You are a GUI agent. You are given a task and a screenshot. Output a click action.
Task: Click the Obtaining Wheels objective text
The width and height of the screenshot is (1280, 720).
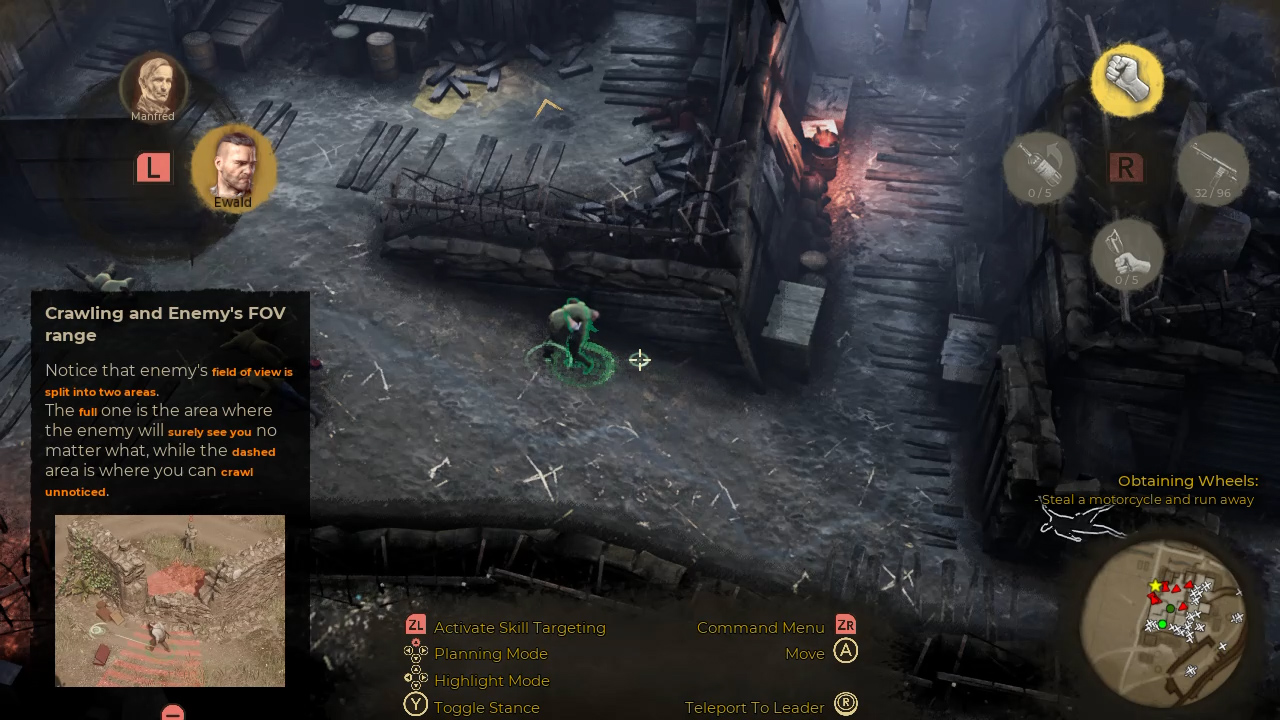(1188, 481)
